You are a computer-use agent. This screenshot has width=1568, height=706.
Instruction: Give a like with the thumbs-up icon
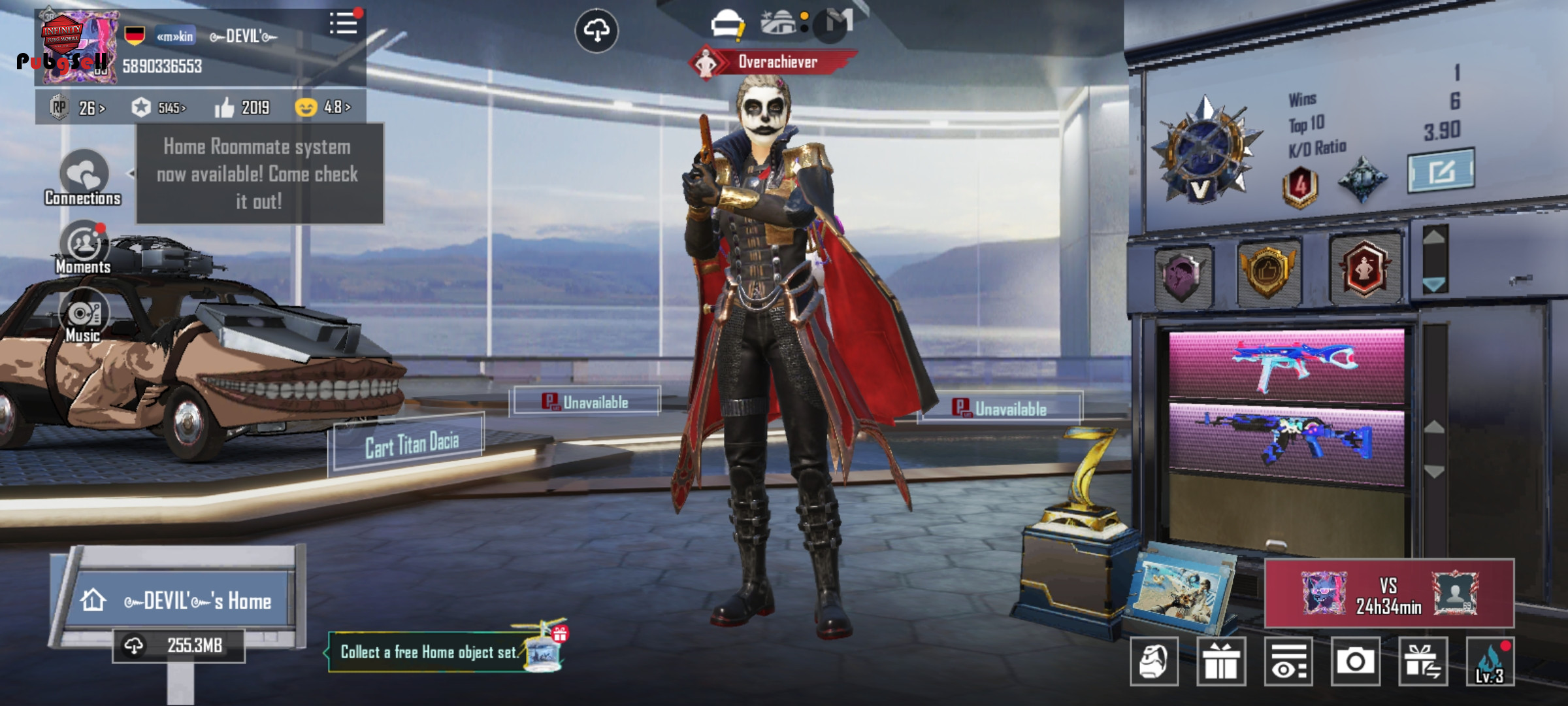tap(224, 107)
